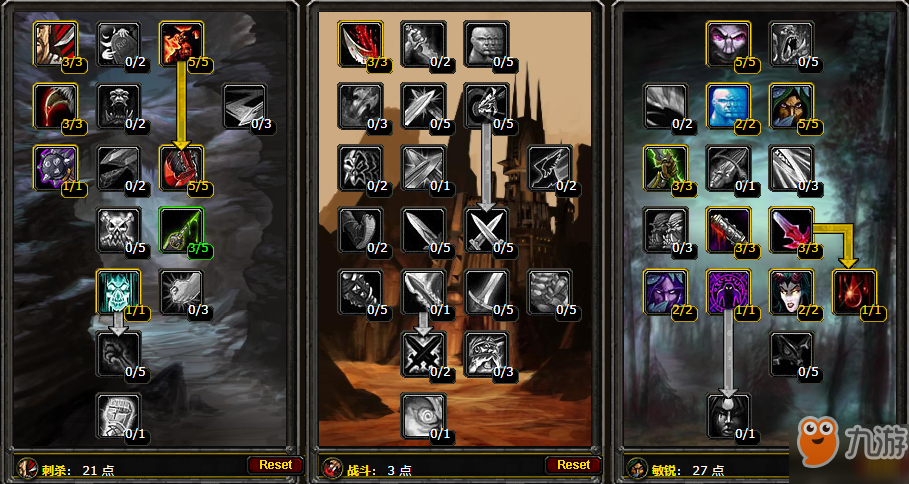Viewport: 909px width, 484px height.
Task: Choose the icy blue skull talent
Action: pos(118,291)
